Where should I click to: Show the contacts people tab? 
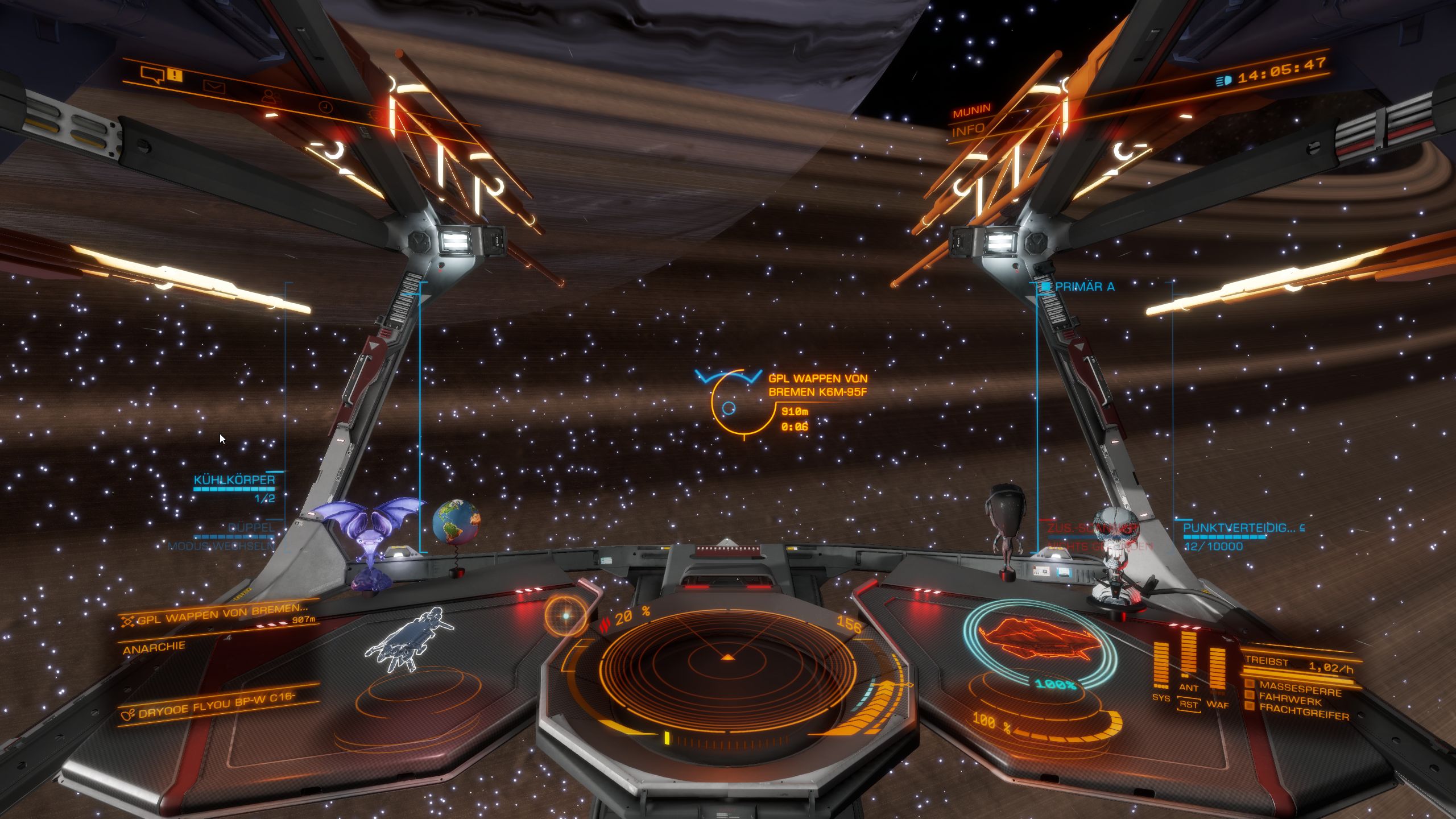272,97
